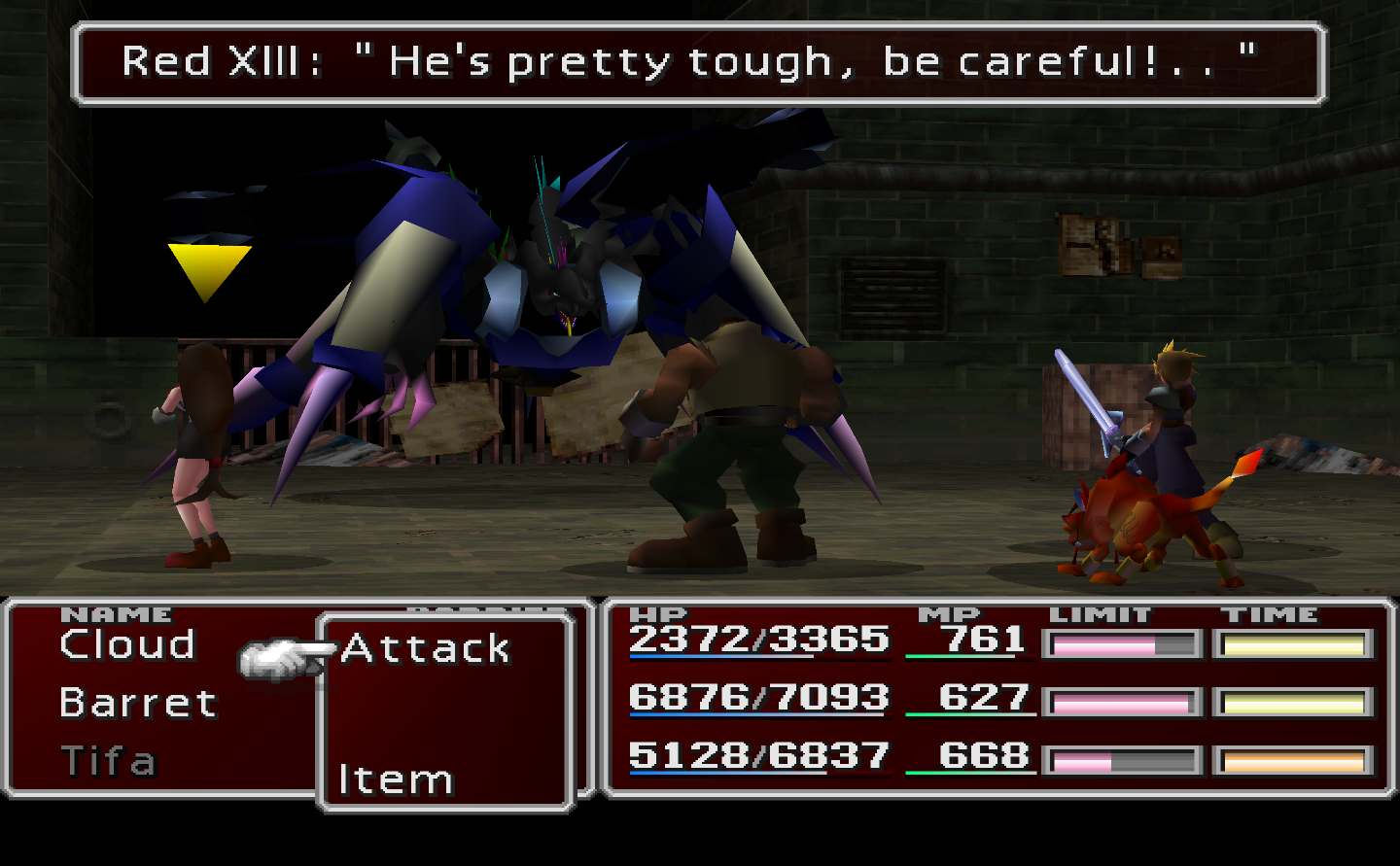The image size is (1400, 866).
Task: Open the Item command menu
Action: pos(397,778)
